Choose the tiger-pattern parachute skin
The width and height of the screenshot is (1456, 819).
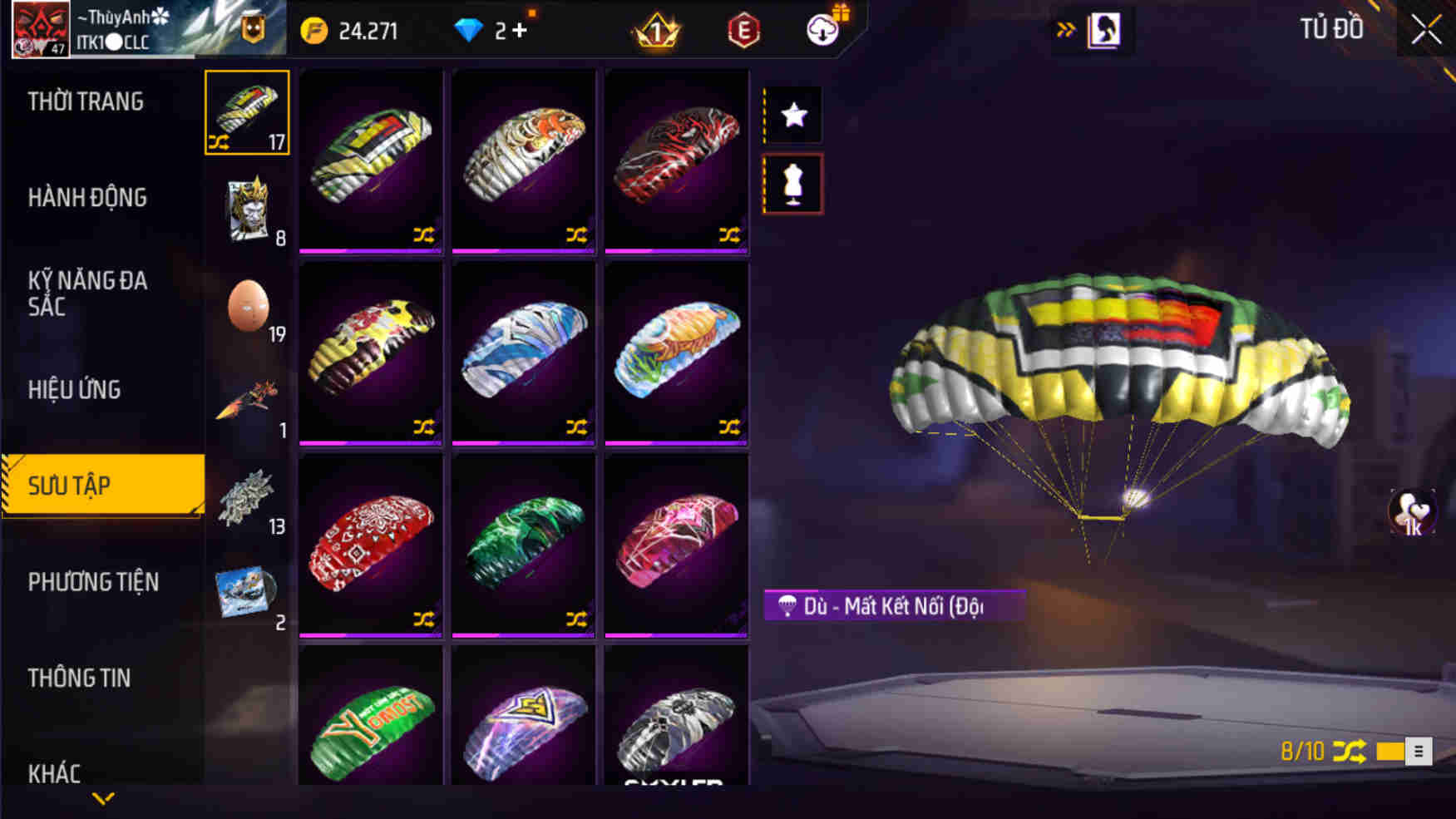tap(524, 158)
